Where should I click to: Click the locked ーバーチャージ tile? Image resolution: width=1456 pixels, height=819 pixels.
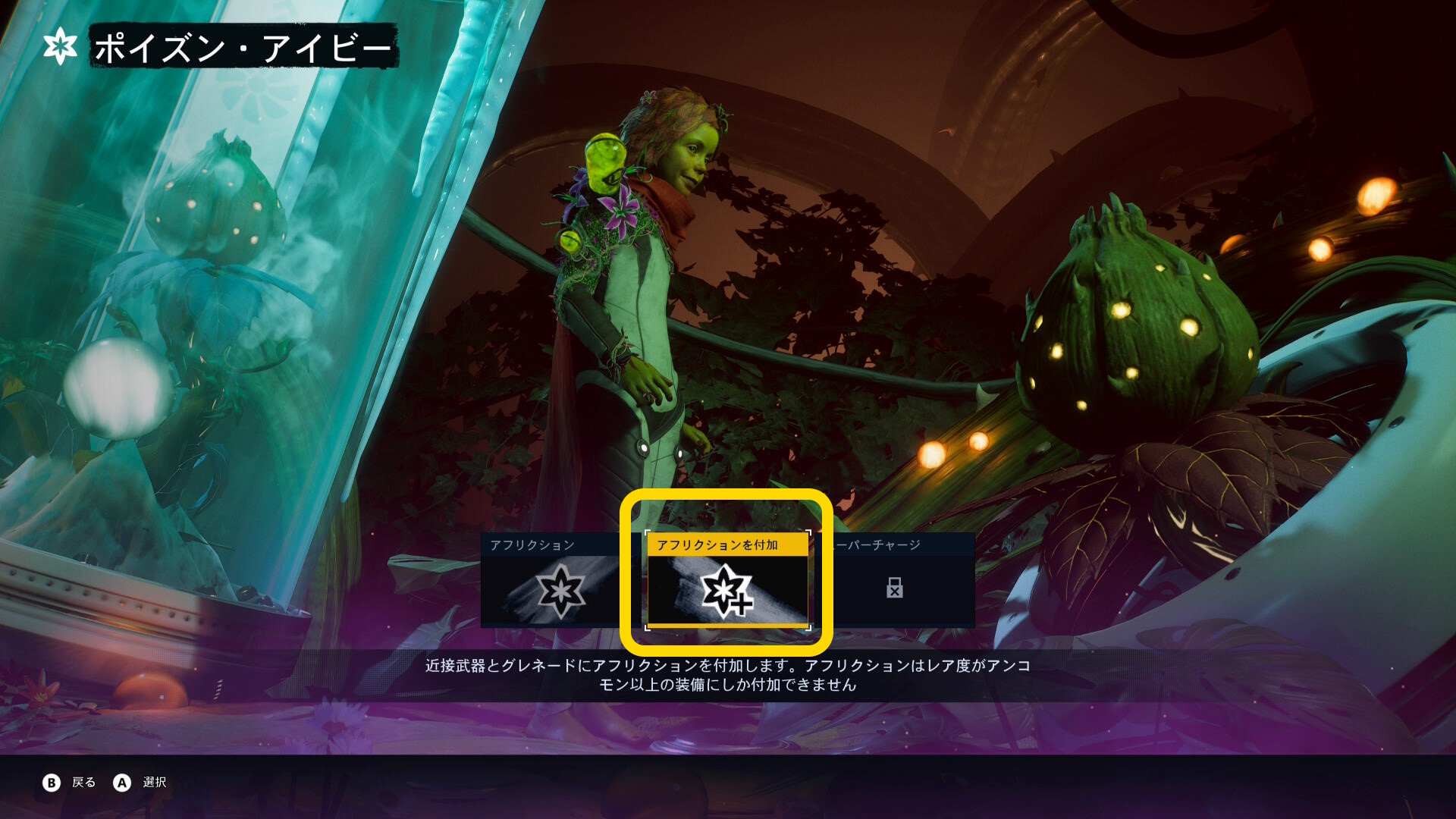pos(895,581)
